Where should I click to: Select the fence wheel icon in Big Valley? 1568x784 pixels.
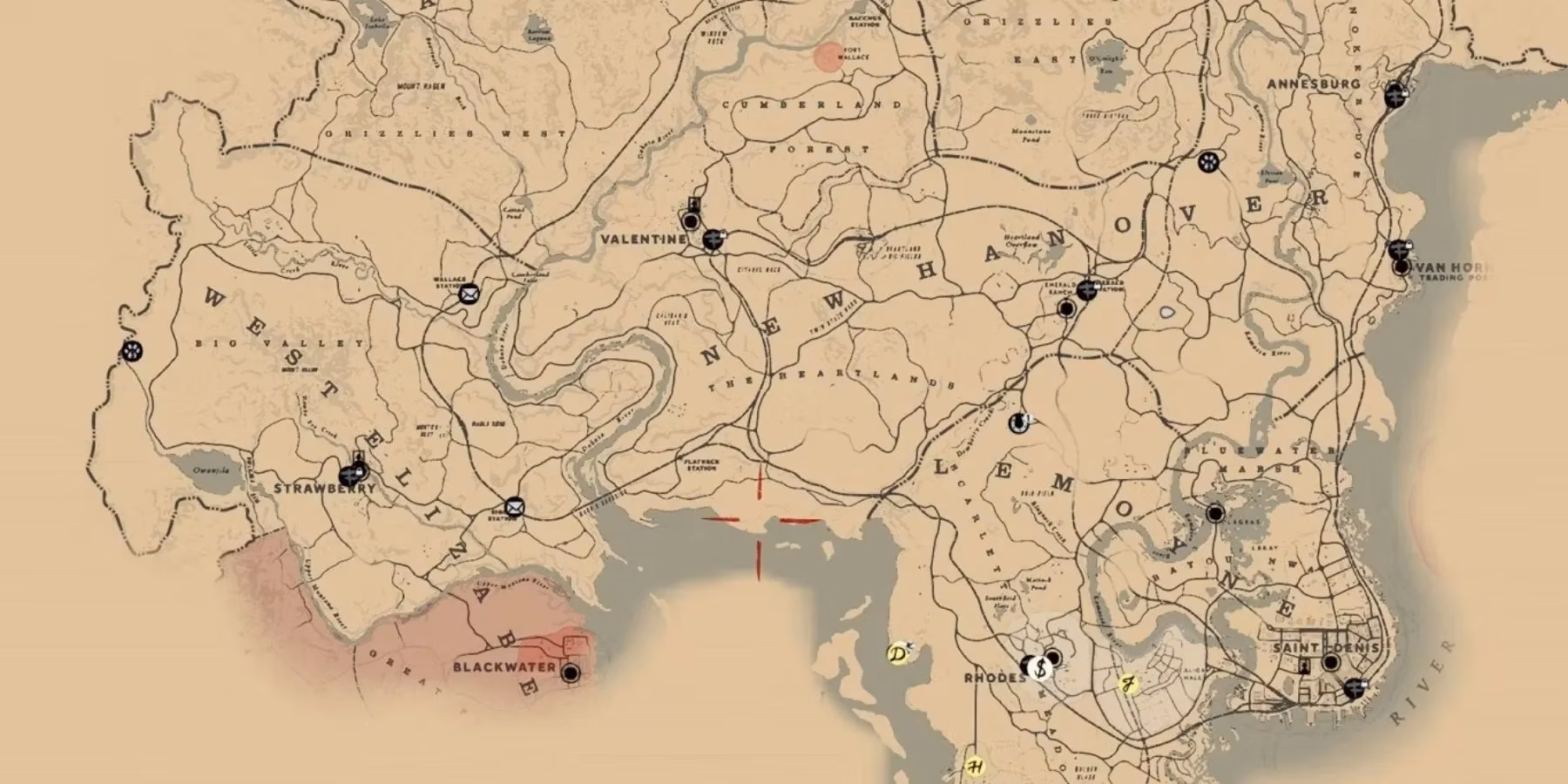tap(132, 351)
